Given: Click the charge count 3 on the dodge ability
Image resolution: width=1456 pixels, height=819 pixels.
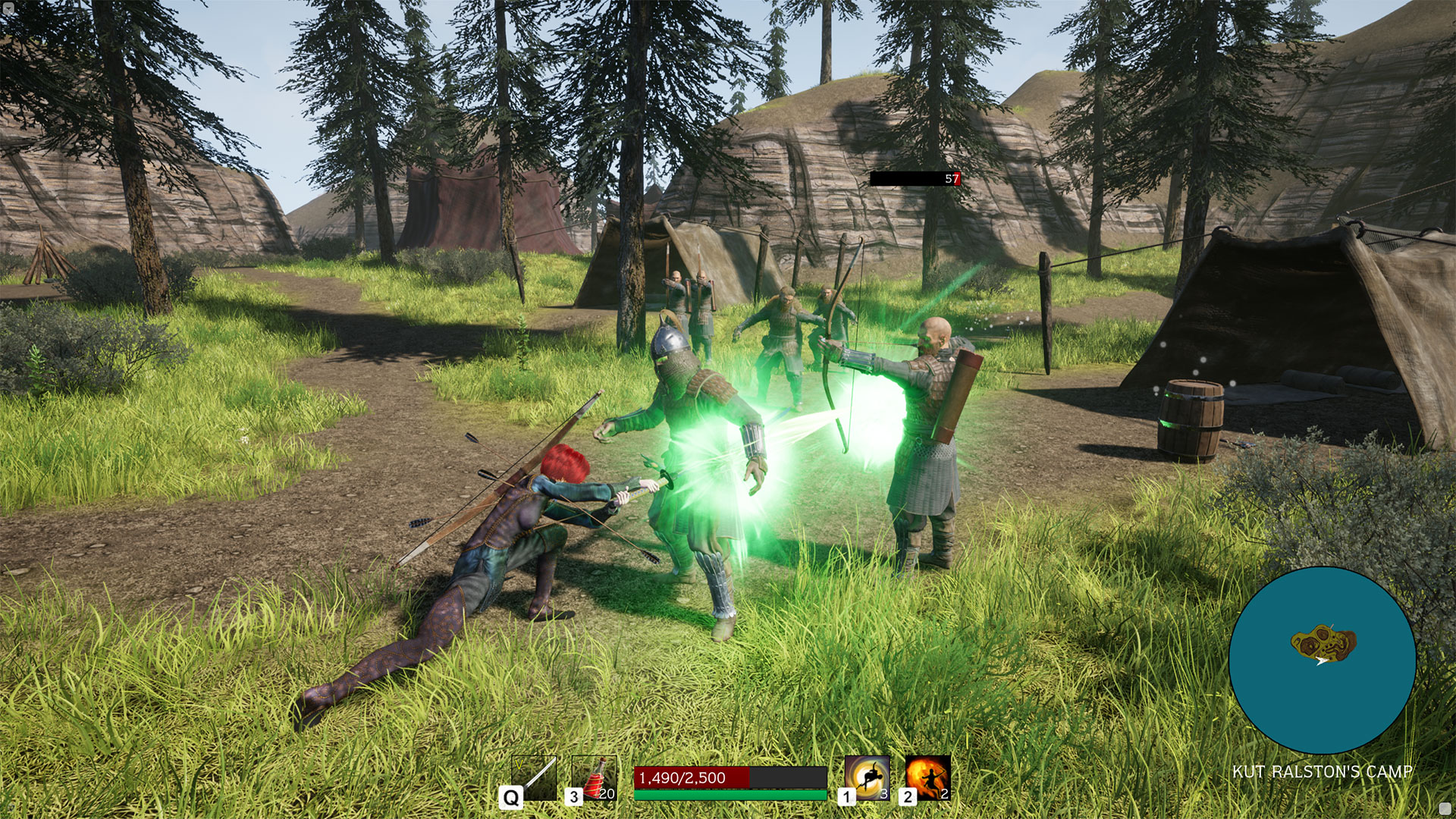Looking at the screenshot, I should coord(883,793).
